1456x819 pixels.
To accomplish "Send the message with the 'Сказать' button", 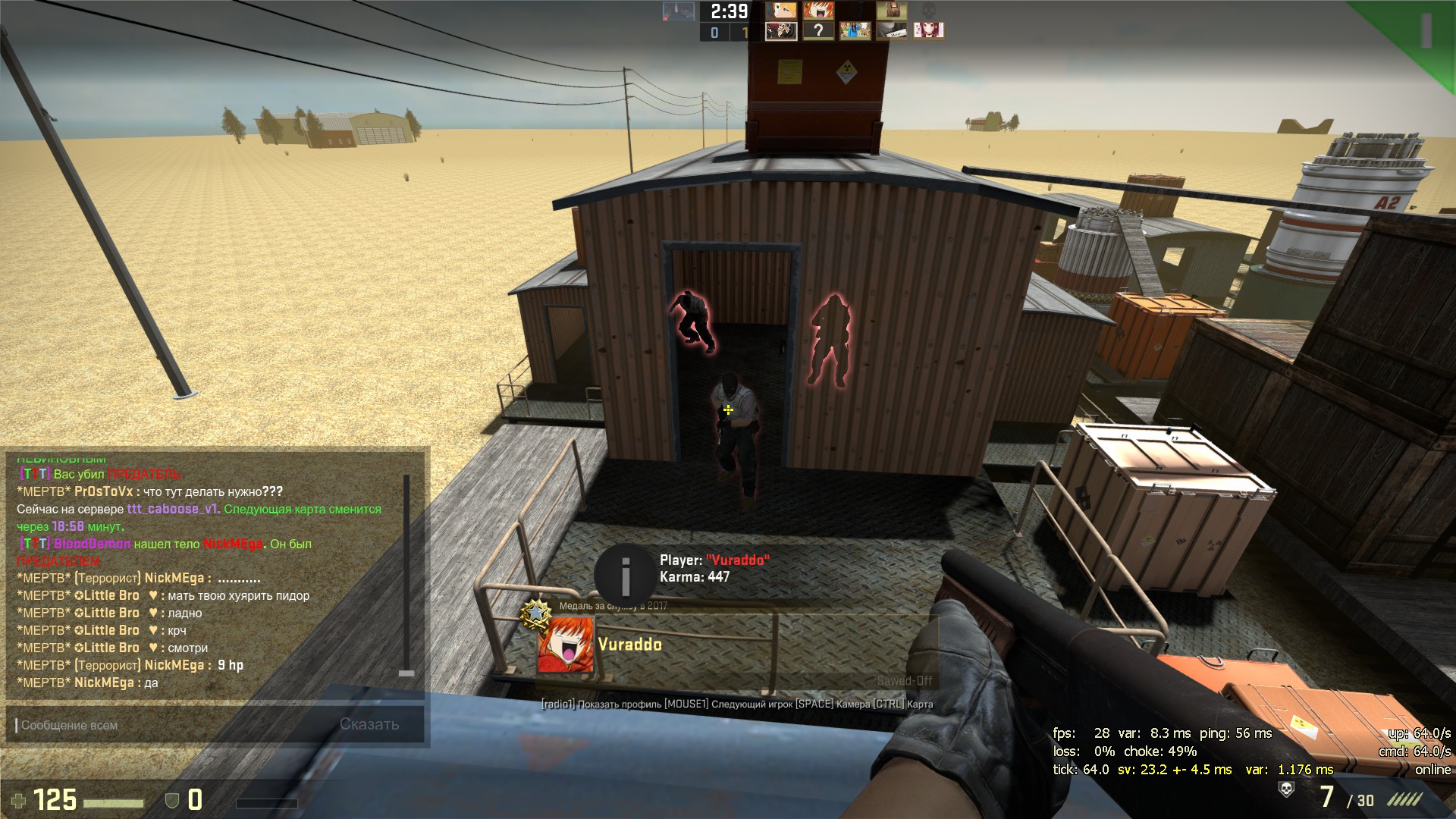I will click(x=369, y=724).
